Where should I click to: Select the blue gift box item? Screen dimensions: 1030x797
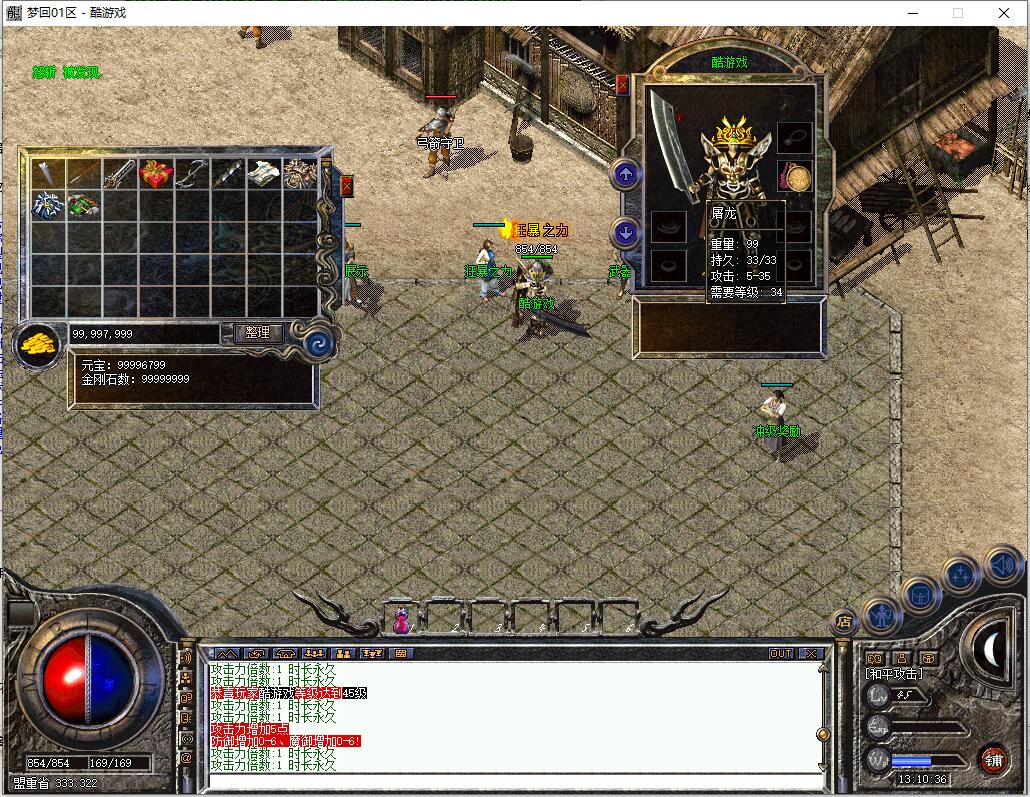[48, 206]
